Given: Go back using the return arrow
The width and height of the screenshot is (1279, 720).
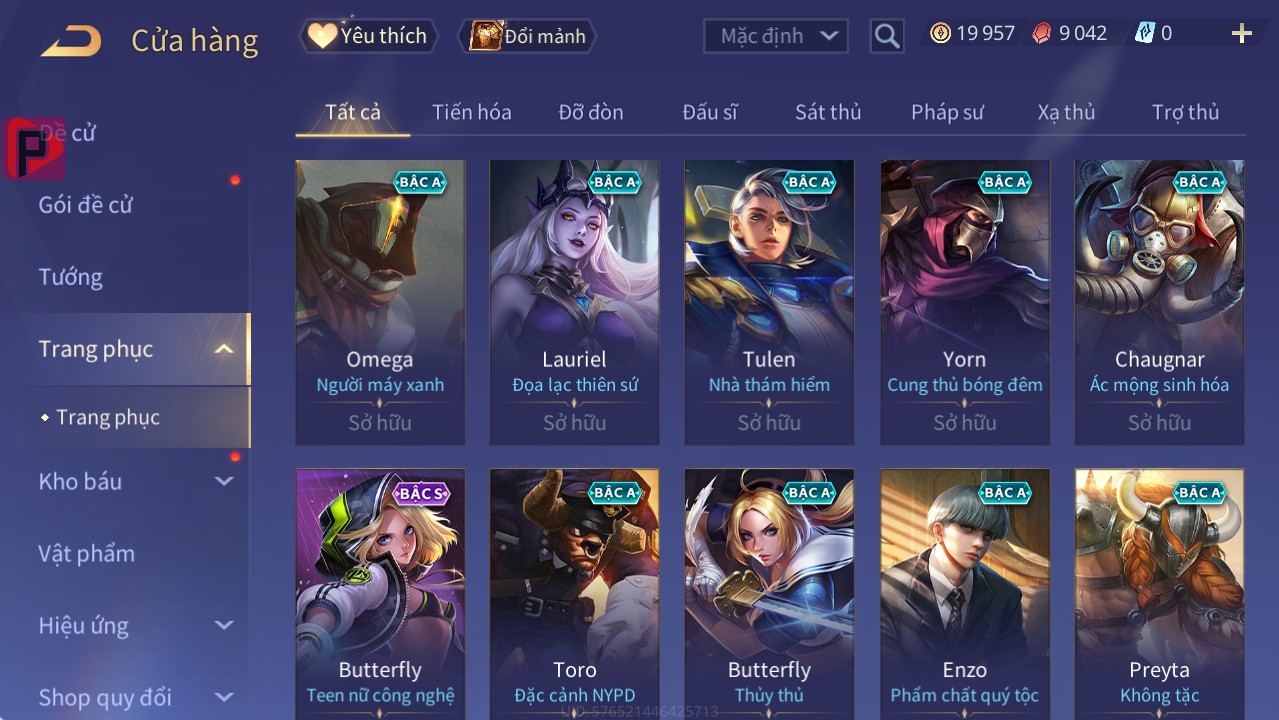Looking at the screenshot, I should pyautogui.click(x=71, y=41).
